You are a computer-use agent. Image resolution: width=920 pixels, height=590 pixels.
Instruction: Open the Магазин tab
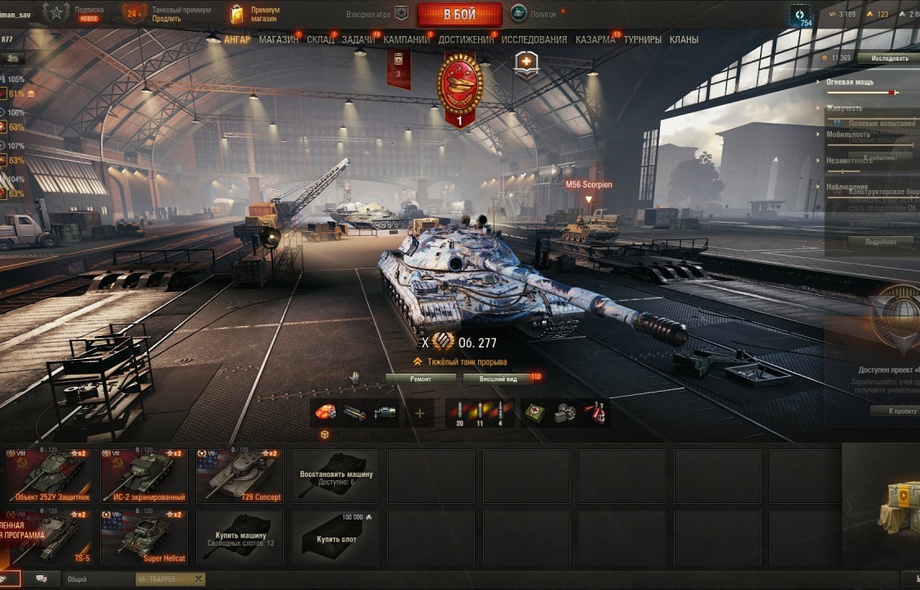(277, 40)
